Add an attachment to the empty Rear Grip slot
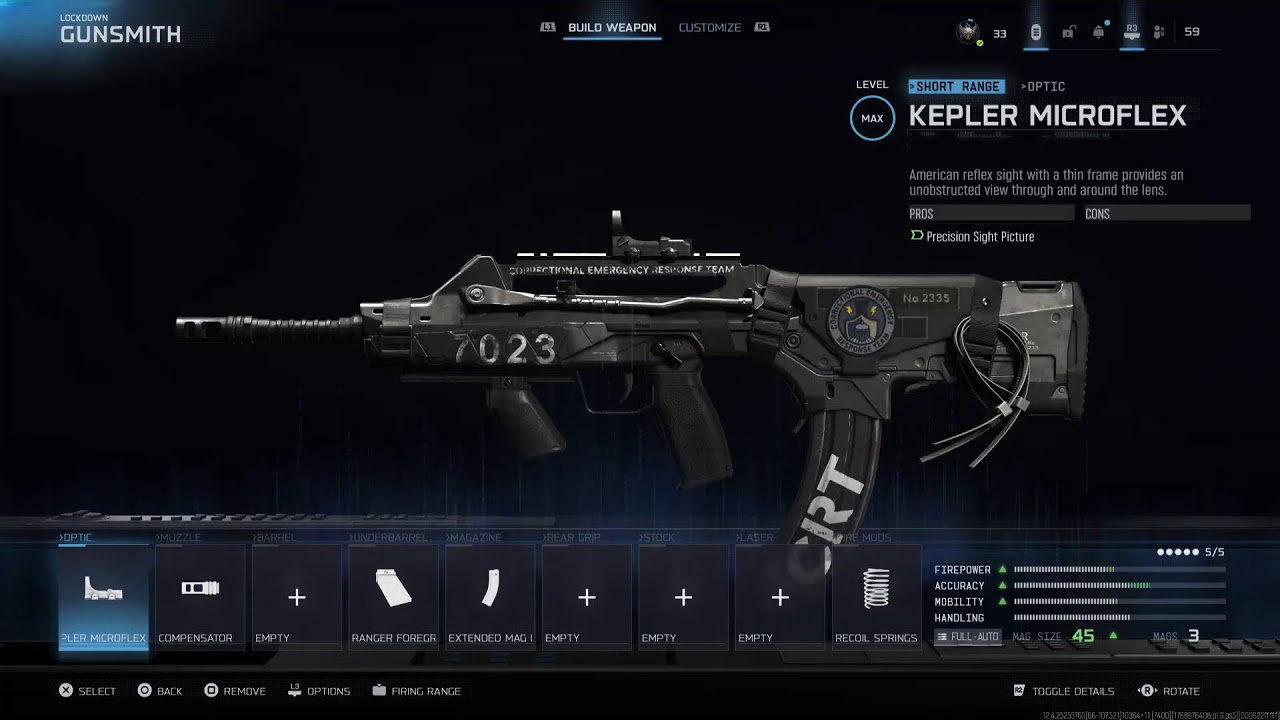This screenshot has height=720, width=1280. [x=586, y=597]
